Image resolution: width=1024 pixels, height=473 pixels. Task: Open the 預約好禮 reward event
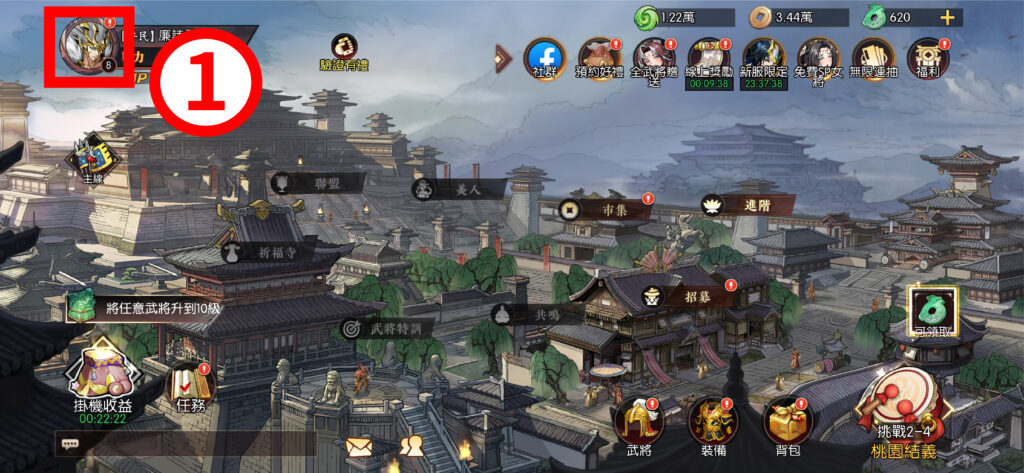(x=599, y=58)
